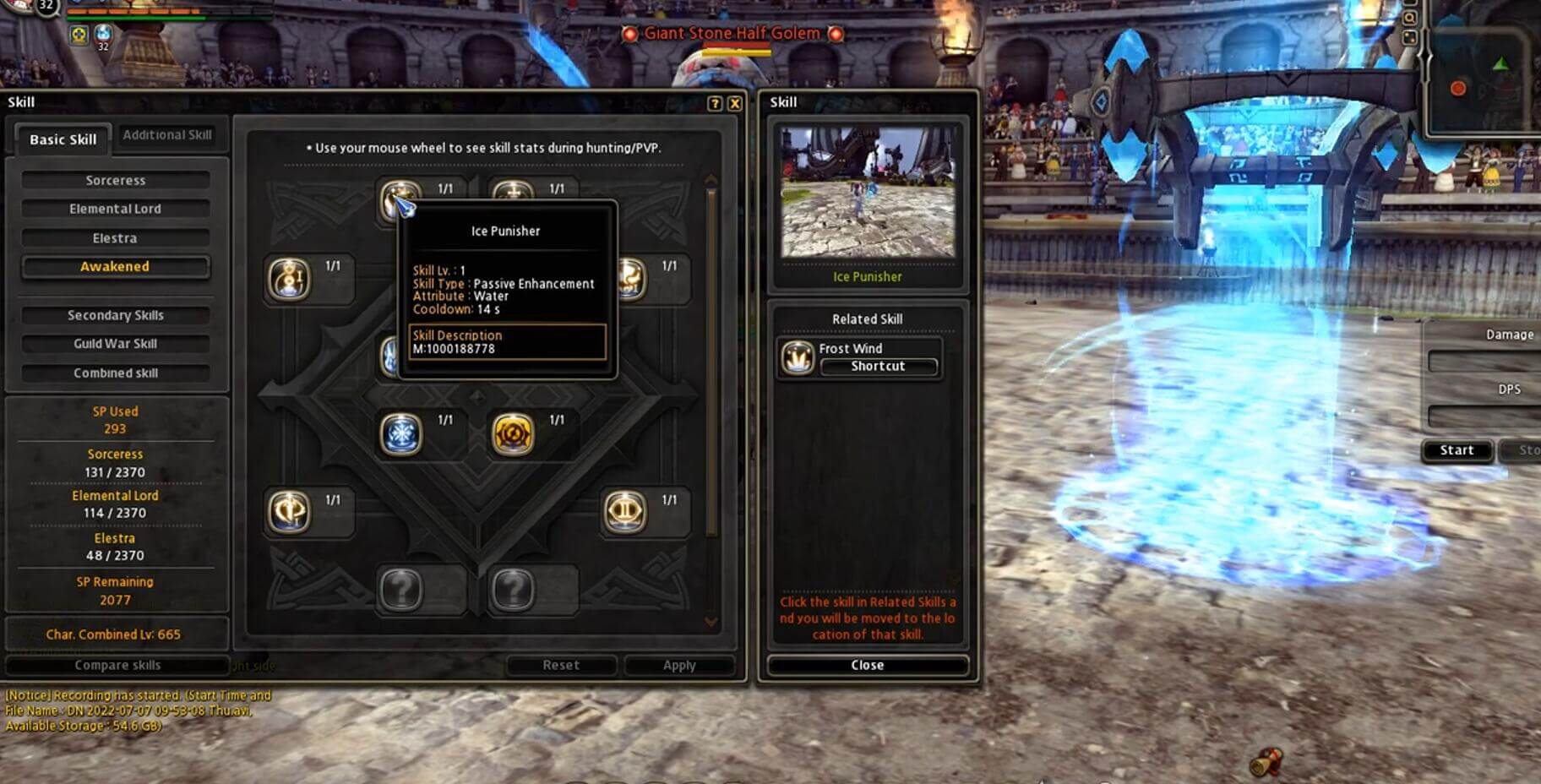Image resolution: width=1541 pixels, height=784 pixels.
Task: Select the Basic Skill tab
Action: tap(63, 139)
